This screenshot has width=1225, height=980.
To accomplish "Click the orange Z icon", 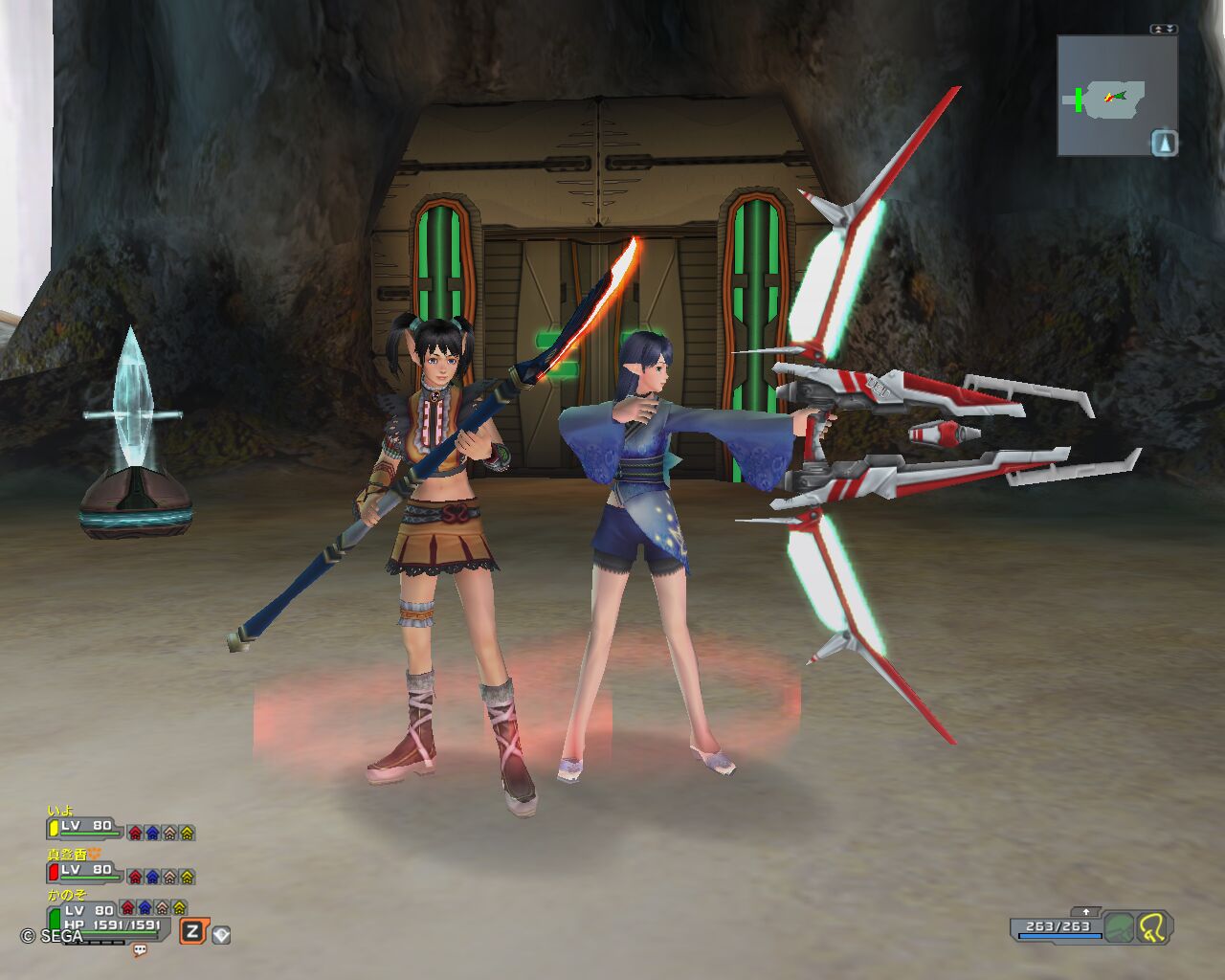I will point(192,931).
